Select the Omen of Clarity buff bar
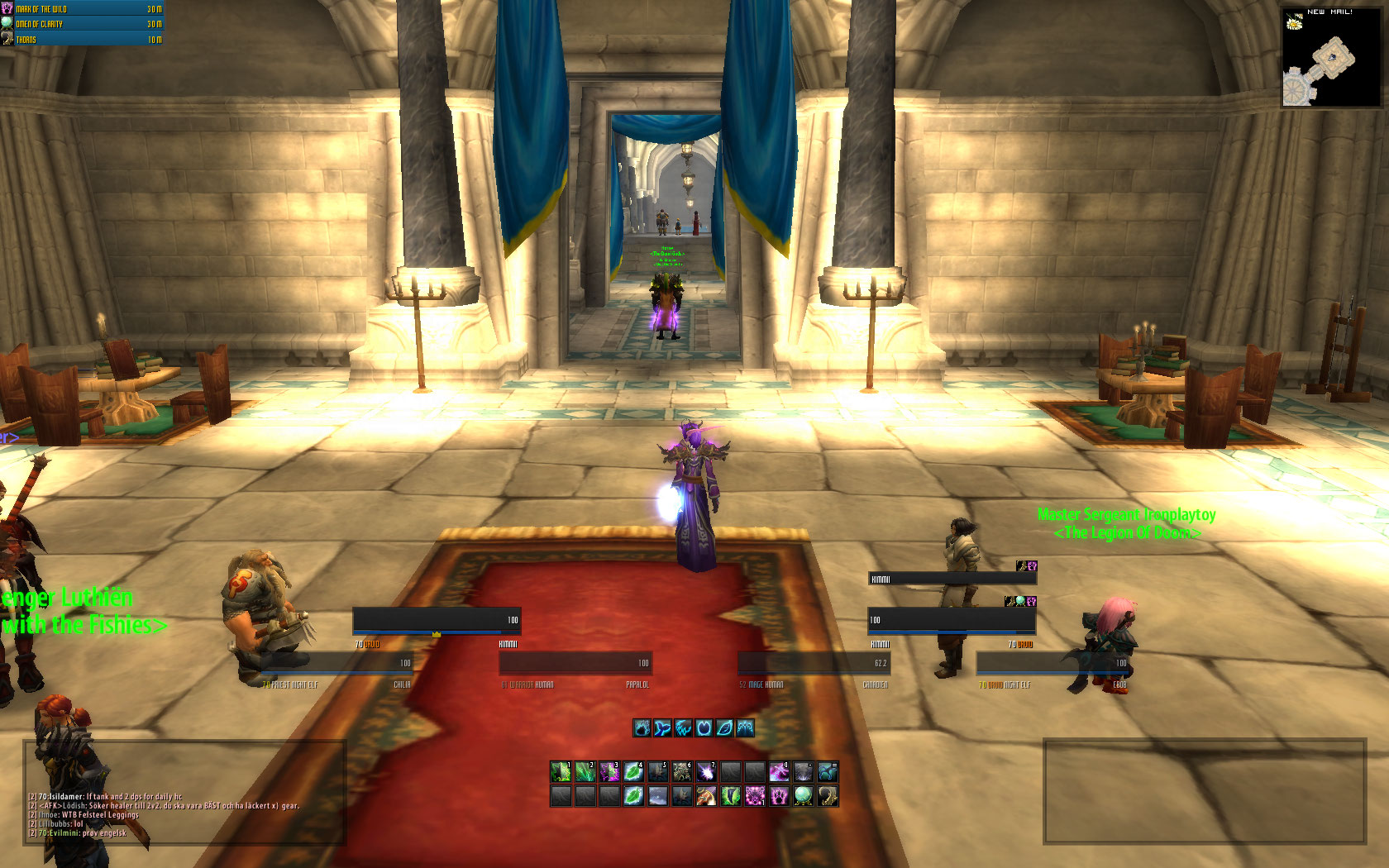The height and width of the screenshot is (868, 1389). pos(83,24)
